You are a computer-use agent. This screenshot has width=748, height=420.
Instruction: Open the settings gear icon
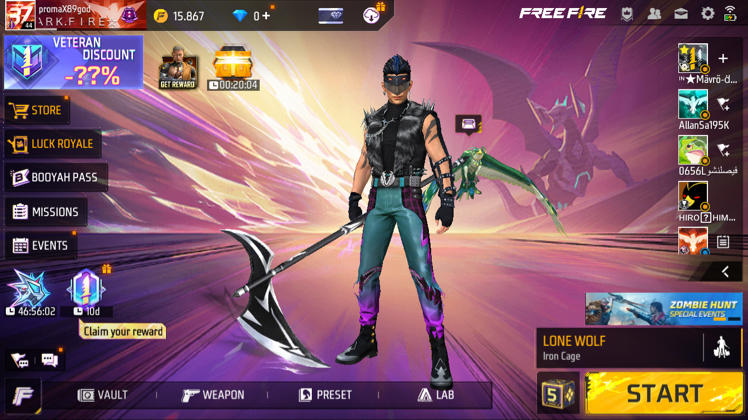coord(708,14)
